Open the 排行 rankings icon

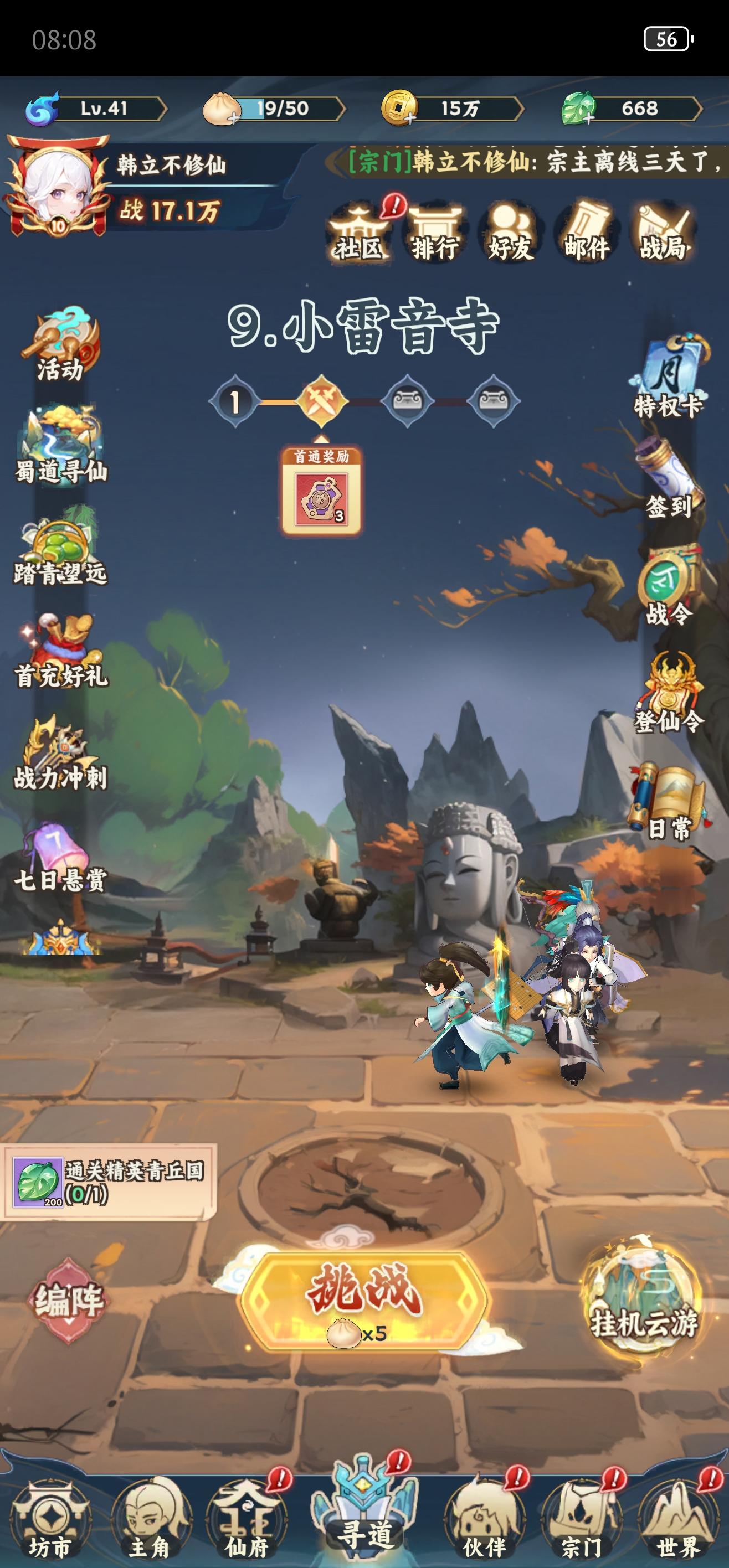[x=436, y=234]
